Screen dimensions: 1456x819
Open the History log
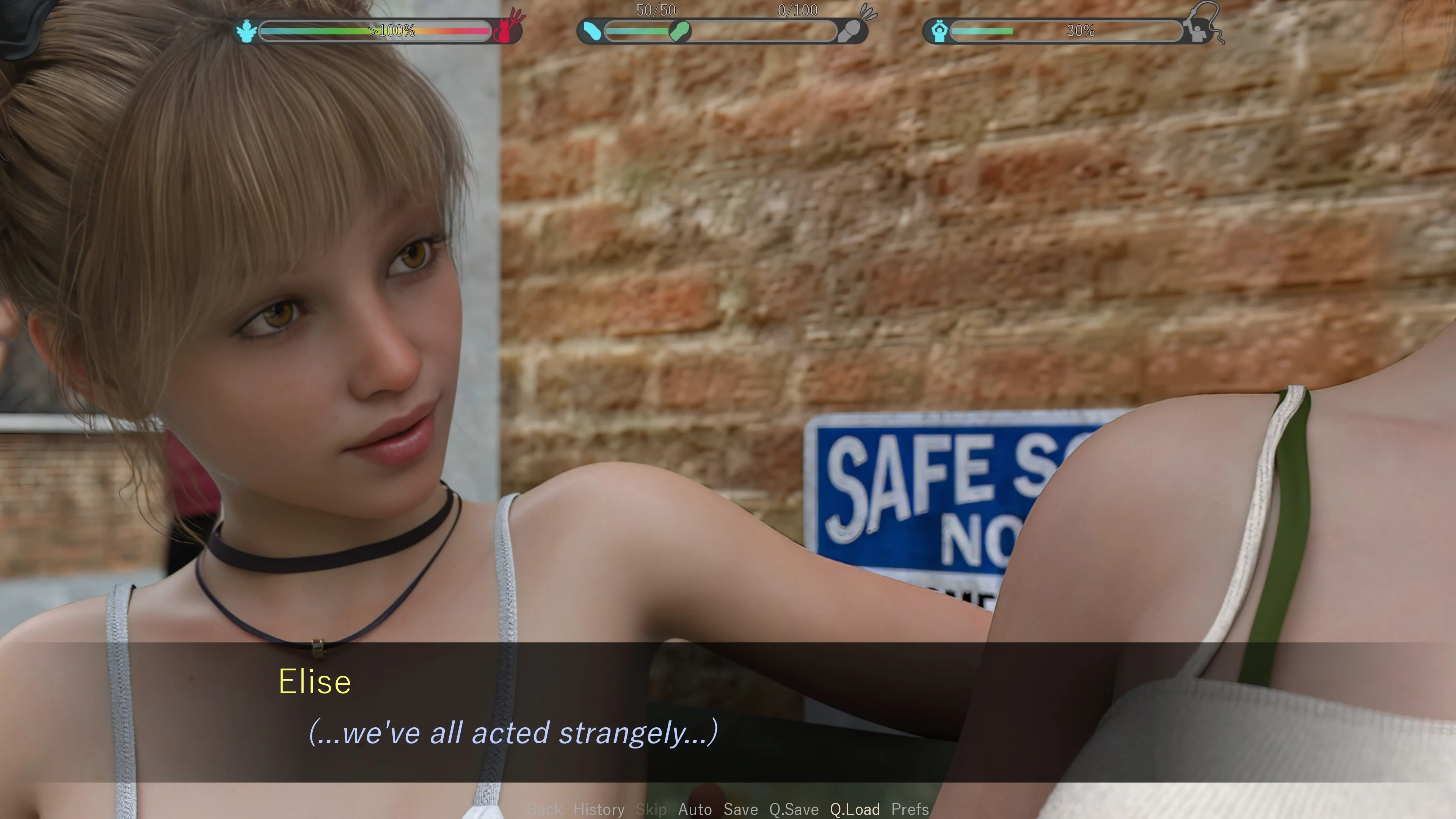pos(599,810)
